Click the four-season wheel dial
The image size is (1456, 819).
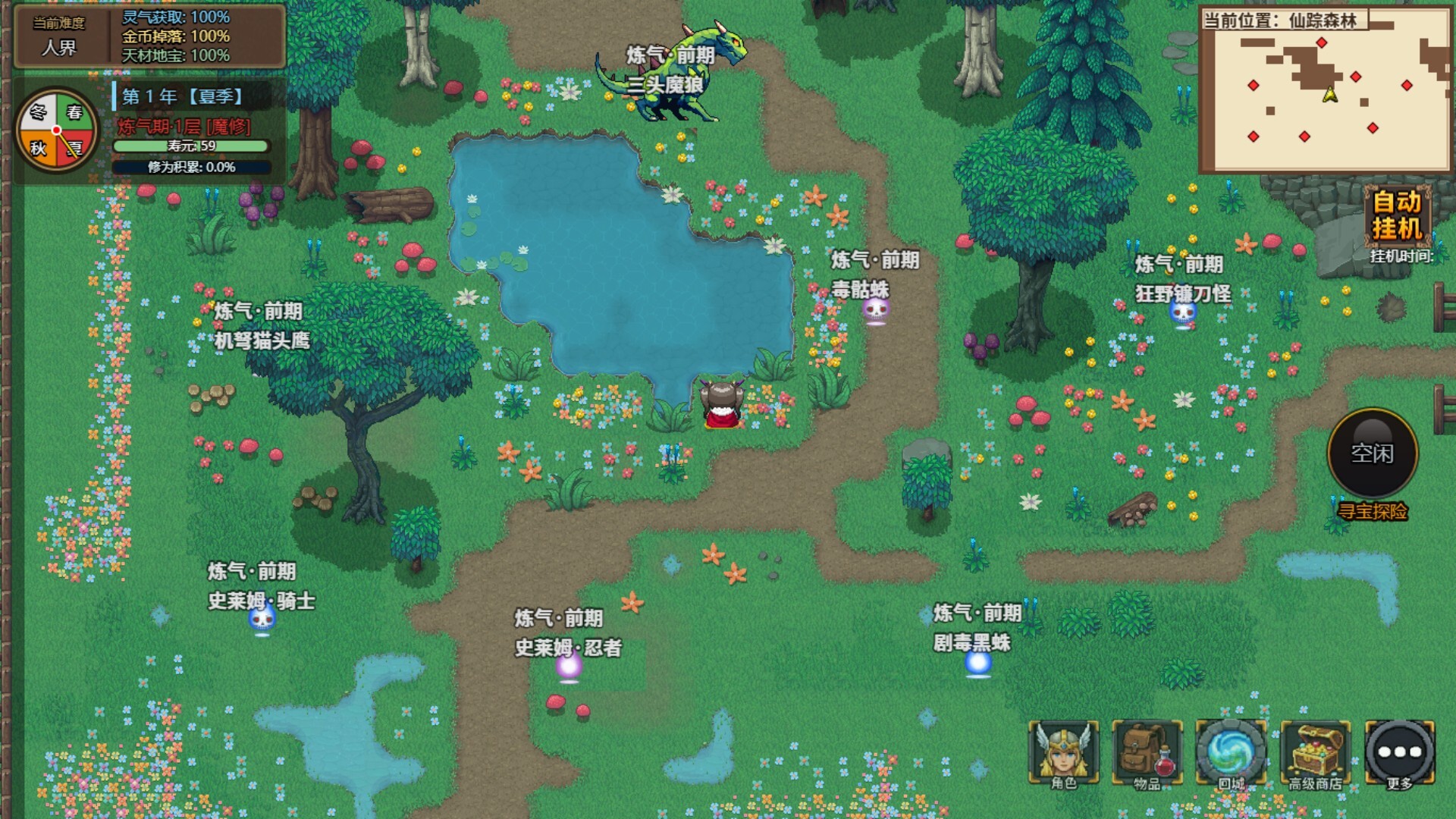point(56,130)
